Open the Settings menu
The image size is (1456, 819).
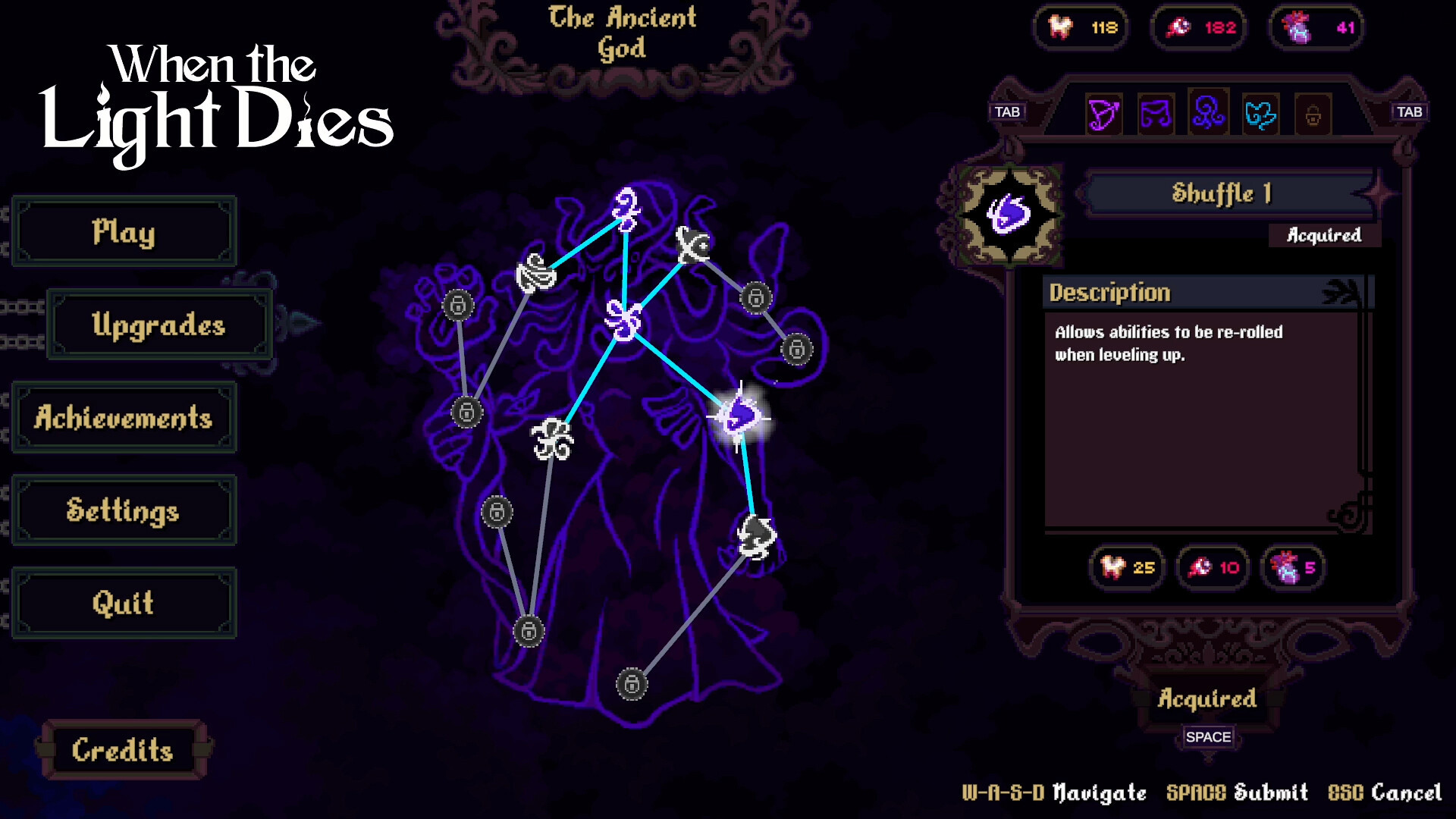coord(124,510)
